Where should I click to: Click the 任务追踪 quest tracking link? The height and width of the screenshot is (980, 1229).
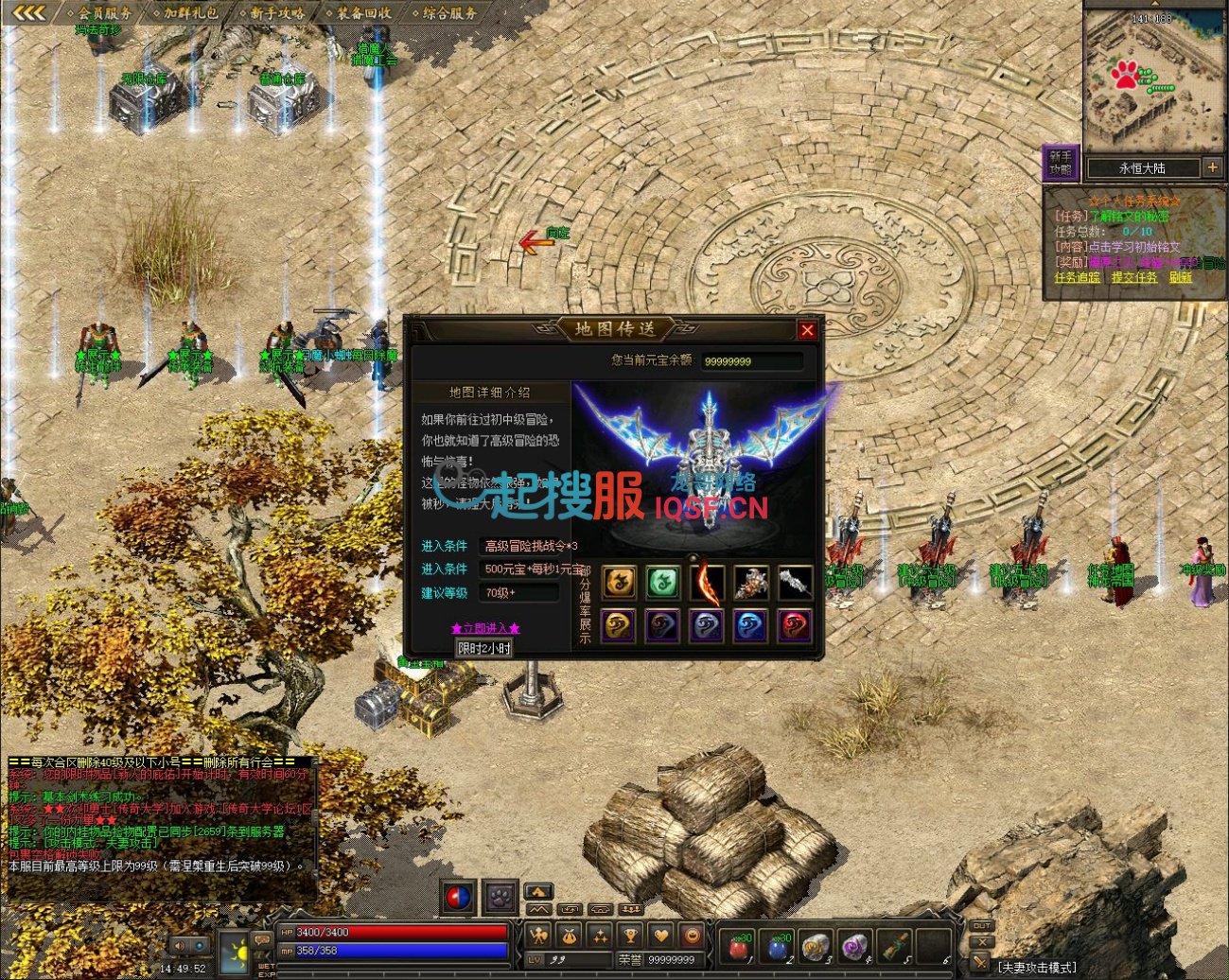click(1077, 278)
